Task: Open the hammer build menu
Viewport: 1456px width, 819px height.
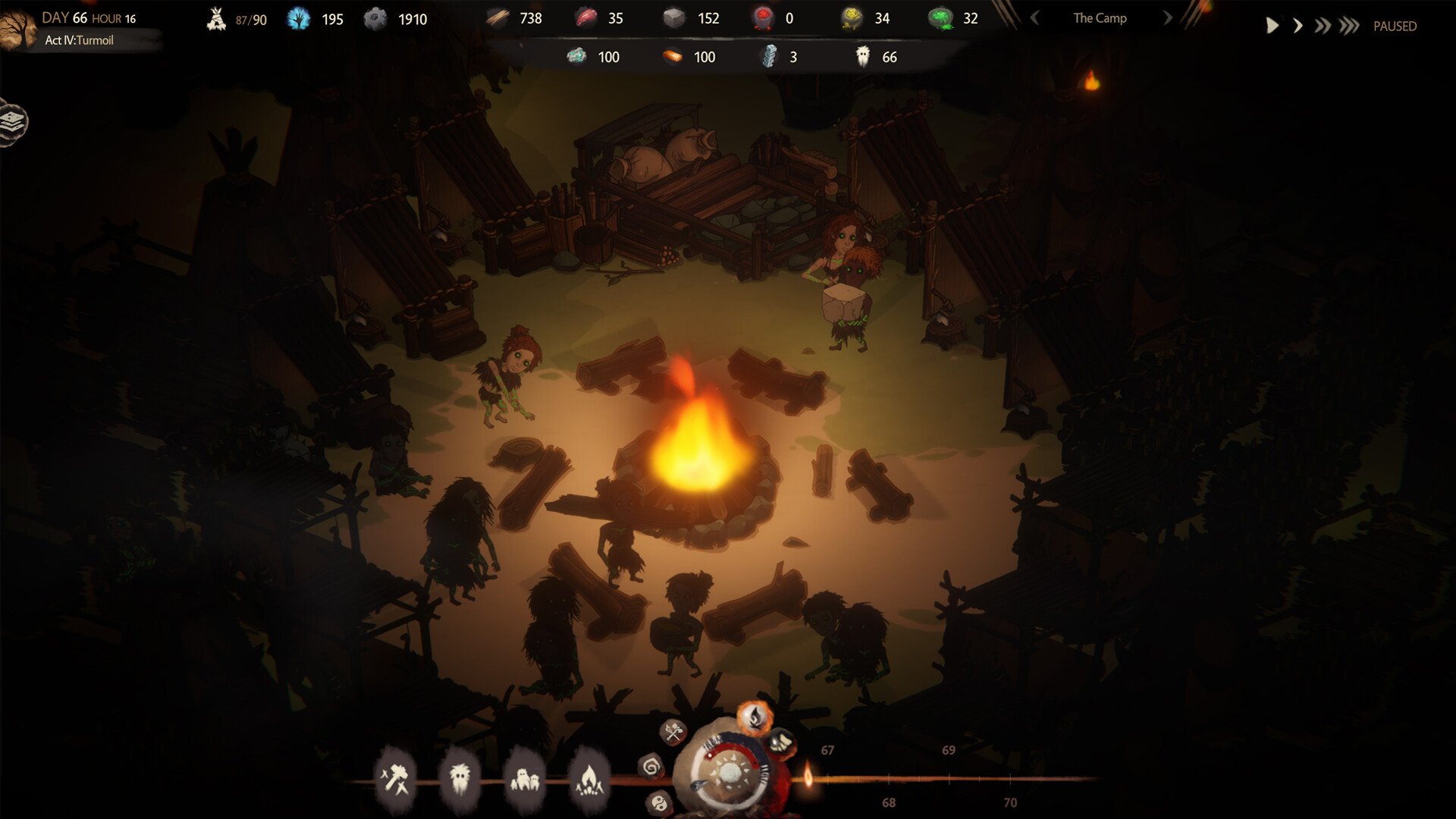Action: [395, 779]
